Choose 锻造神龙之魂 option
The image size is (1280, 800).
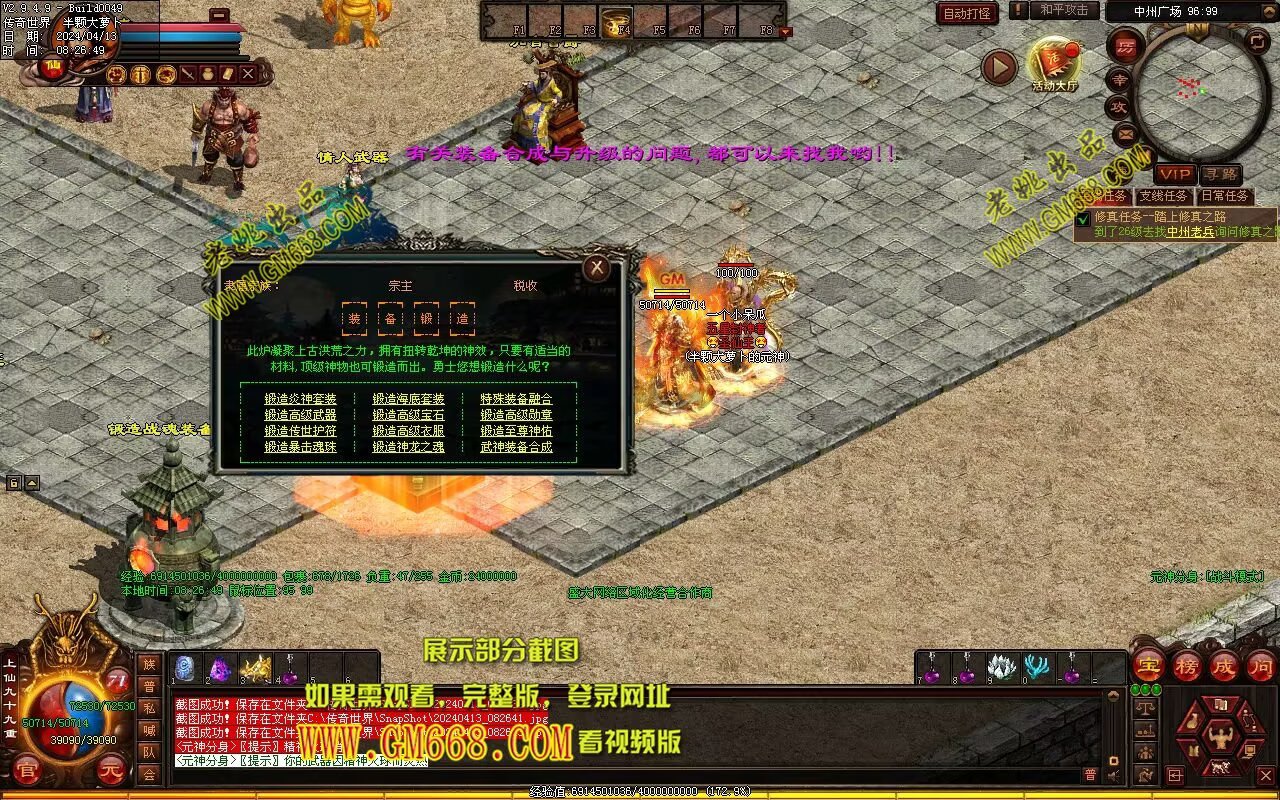(x=408, y=447)
